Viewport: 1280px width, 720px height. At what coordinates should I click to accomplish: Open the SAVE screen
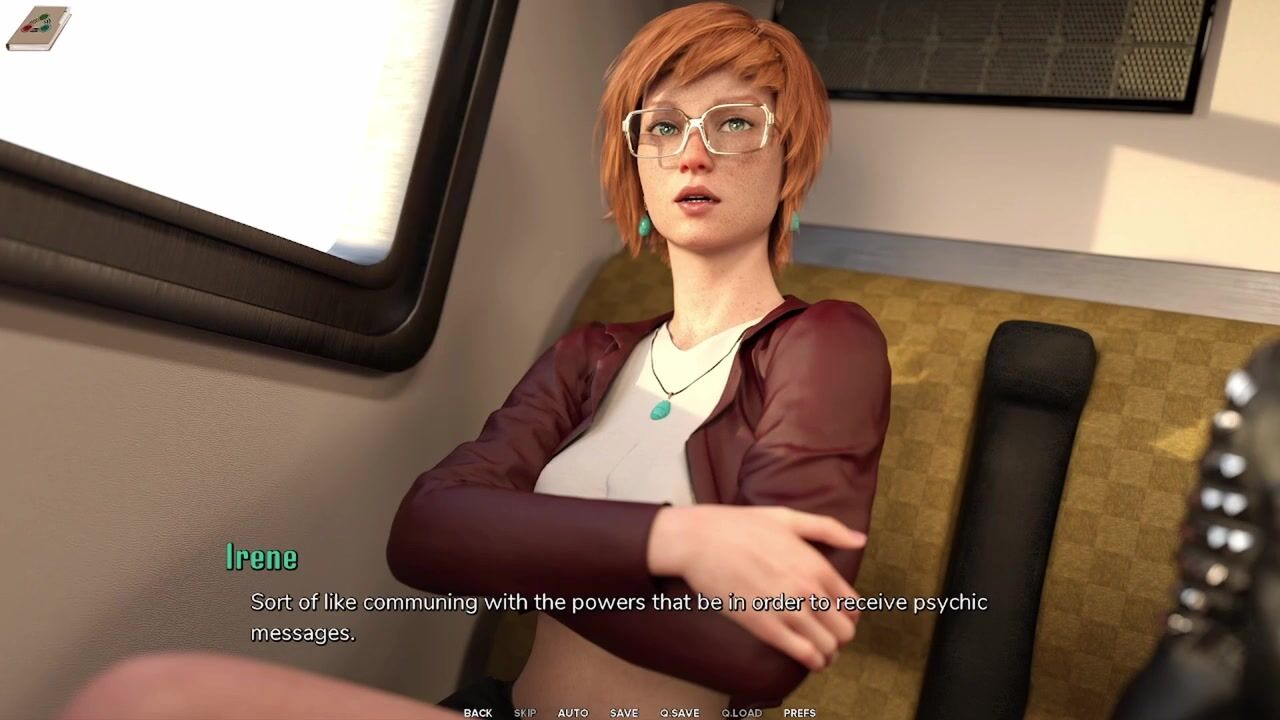[624, 713]
